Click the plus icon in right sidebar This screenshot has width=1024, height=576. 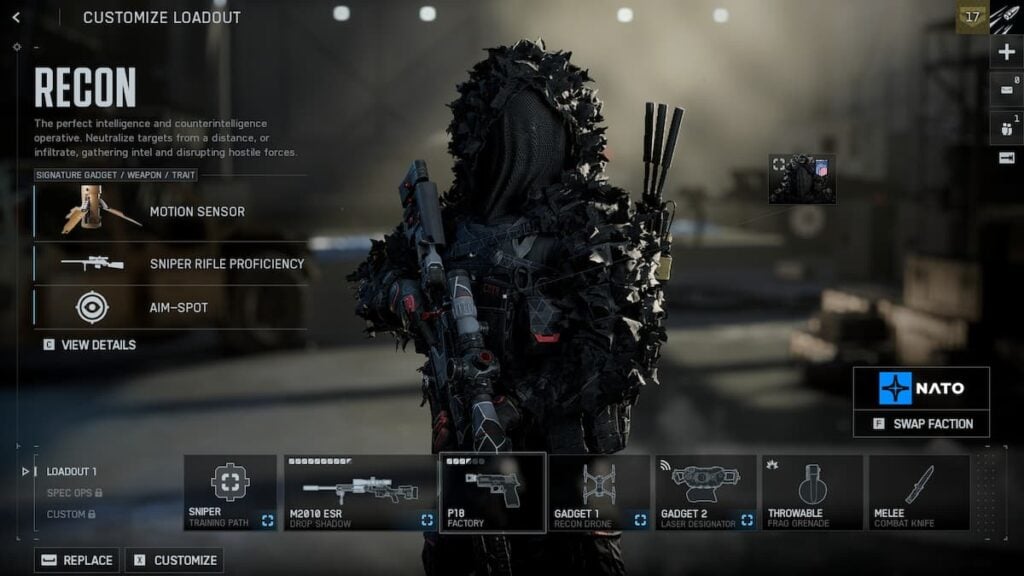[x=1006, y=53]
